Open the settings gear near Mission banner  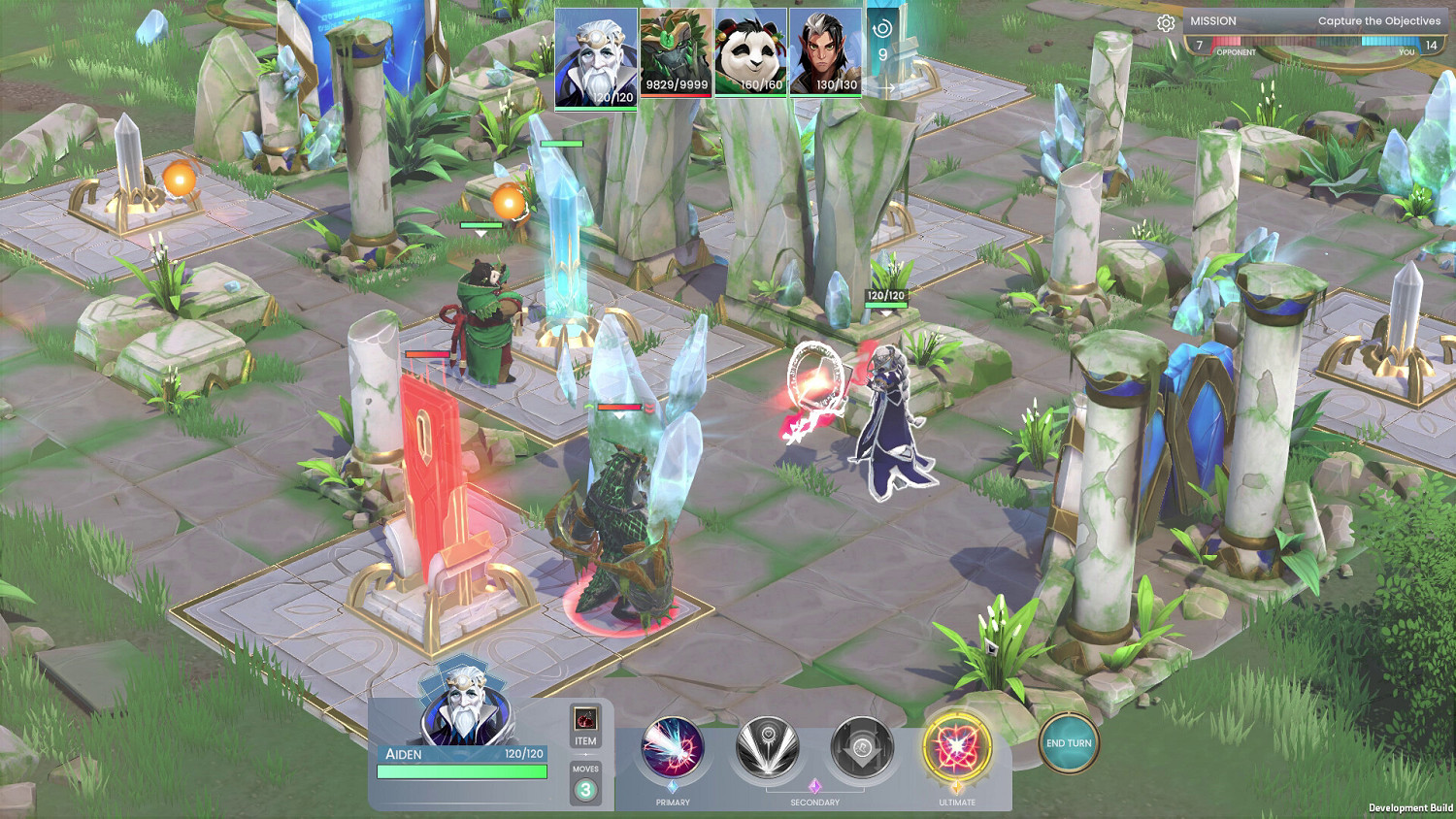point(1164,20)
